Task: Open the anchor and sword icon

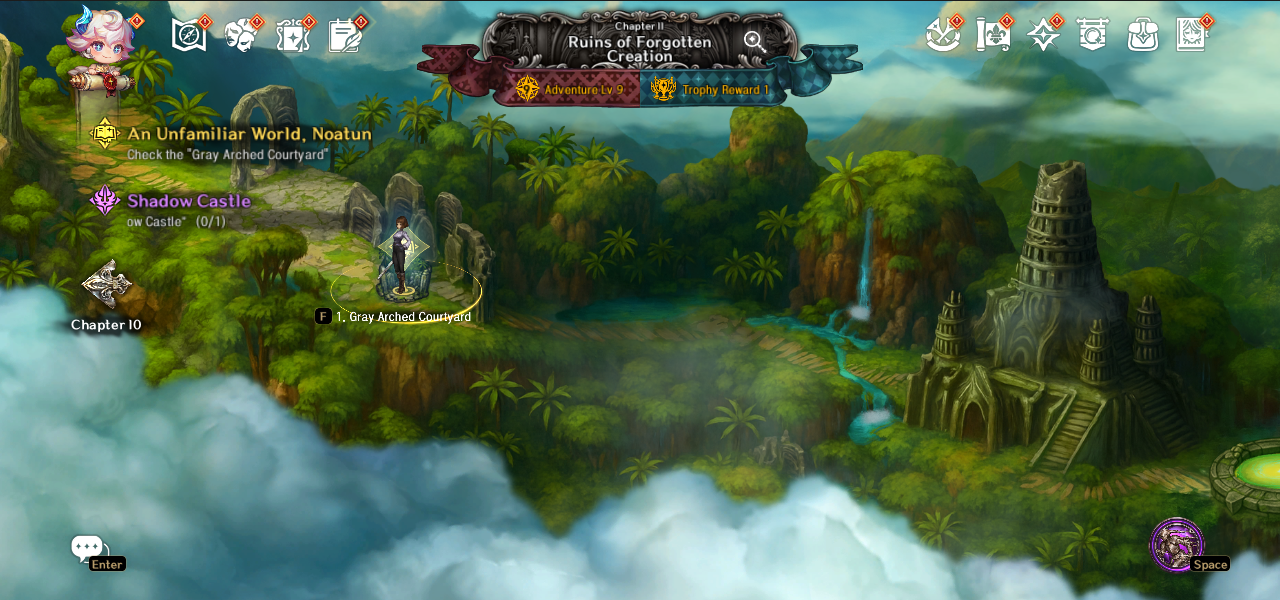Action: coord(942,35)
